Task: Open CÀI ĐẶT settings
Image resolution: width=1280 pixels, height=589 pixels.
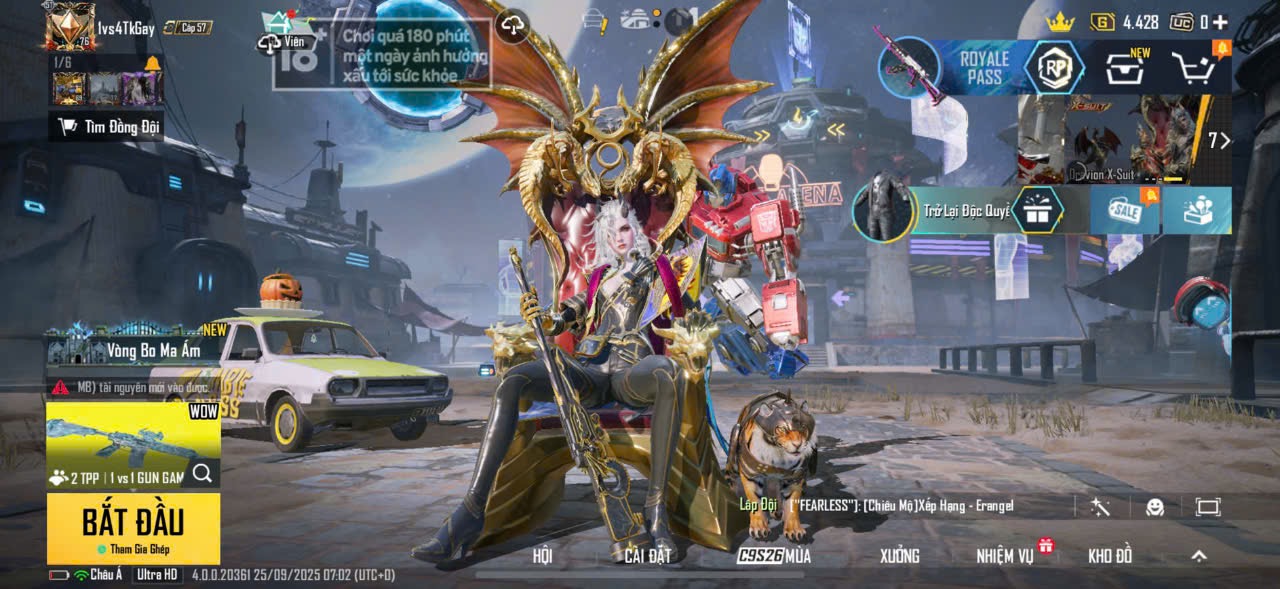Action: [647, 556]
